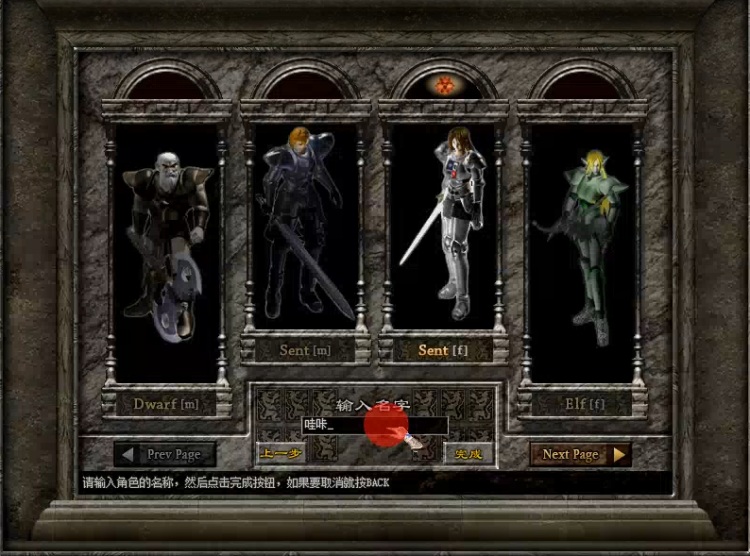Image resolution: width=750 pixels, height=556 pixels.
Task: Select the Elf [f] character portrait
Action: pyautogui.click(x=583, y=245)
